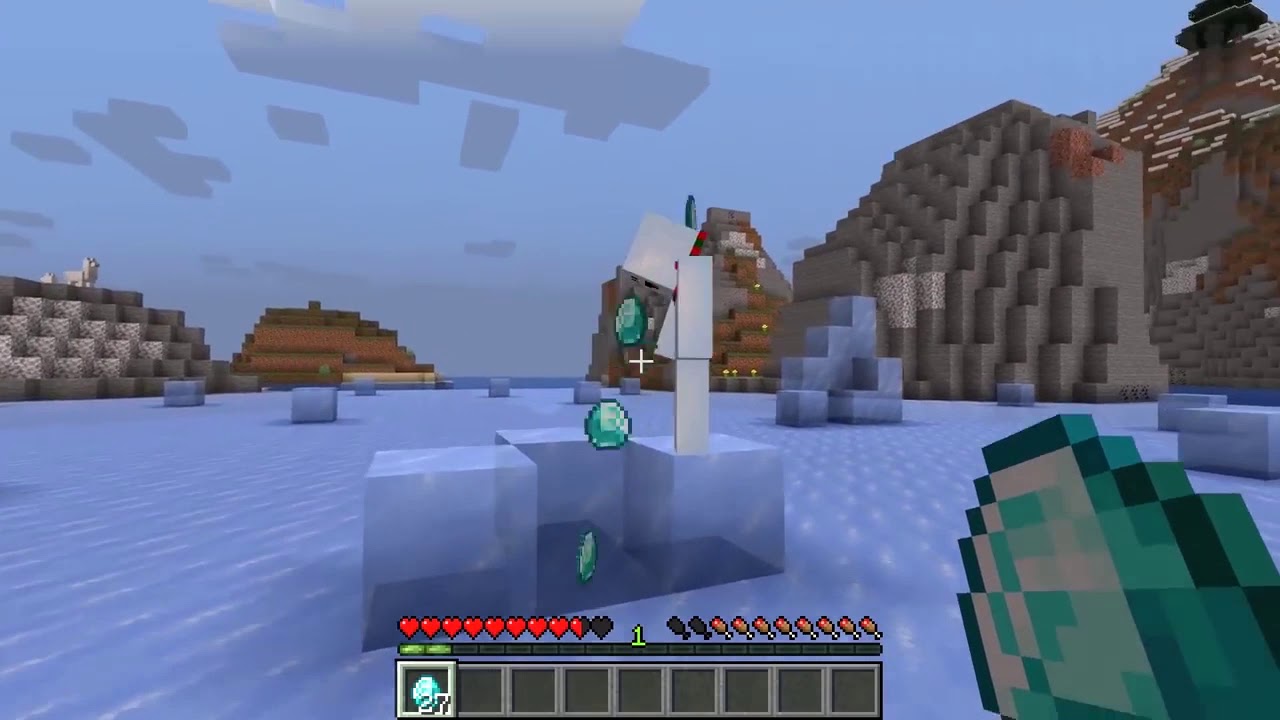Click the crosshair at screen center

click(x=639, y=360)
